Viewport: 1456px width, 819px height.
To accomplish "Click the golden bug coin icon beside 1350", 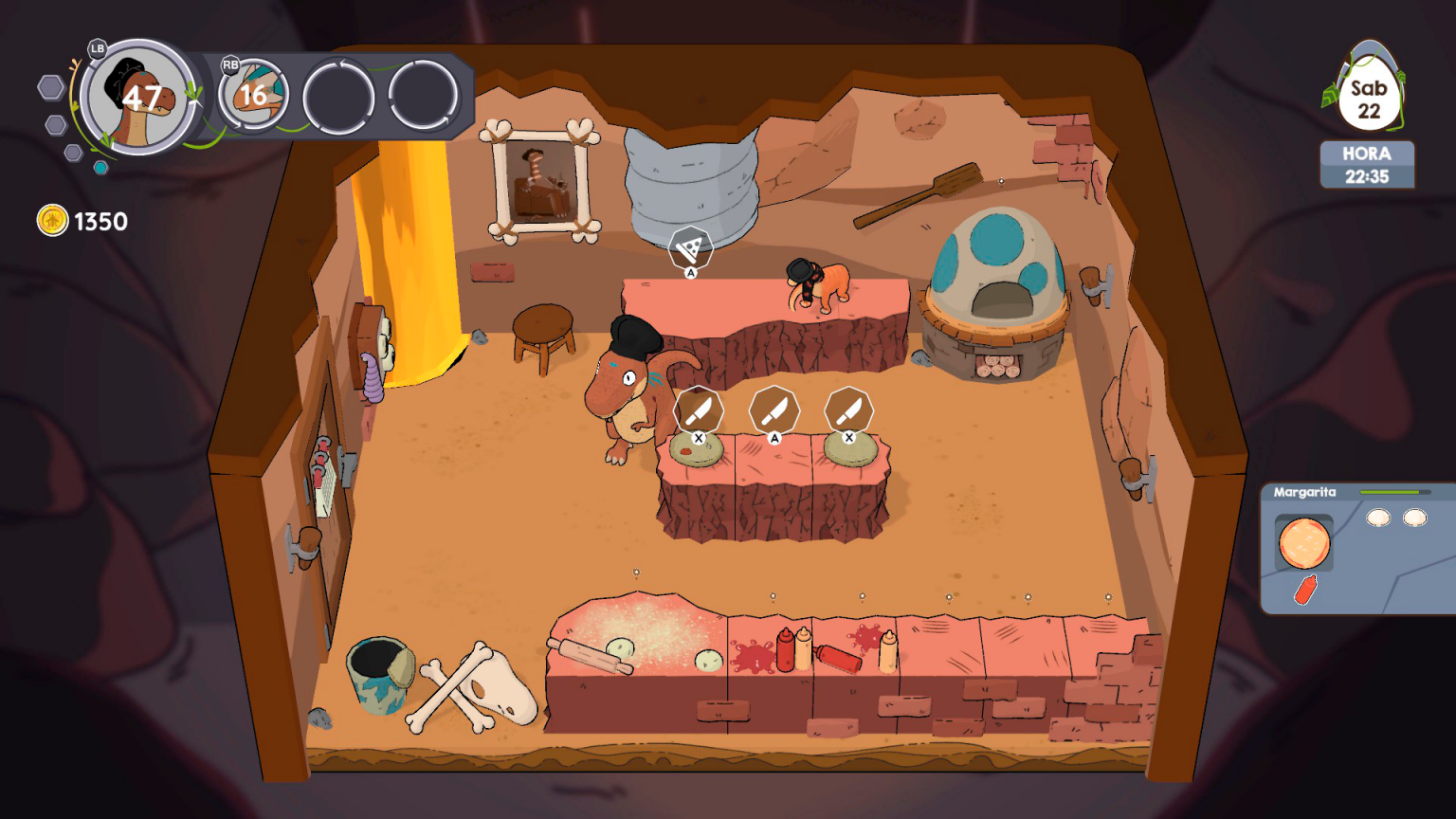I will (51, 222).
